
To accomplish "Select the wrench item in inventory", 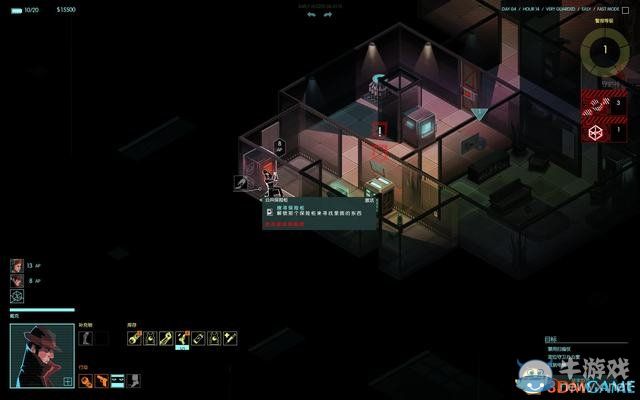I will point(166,338).
